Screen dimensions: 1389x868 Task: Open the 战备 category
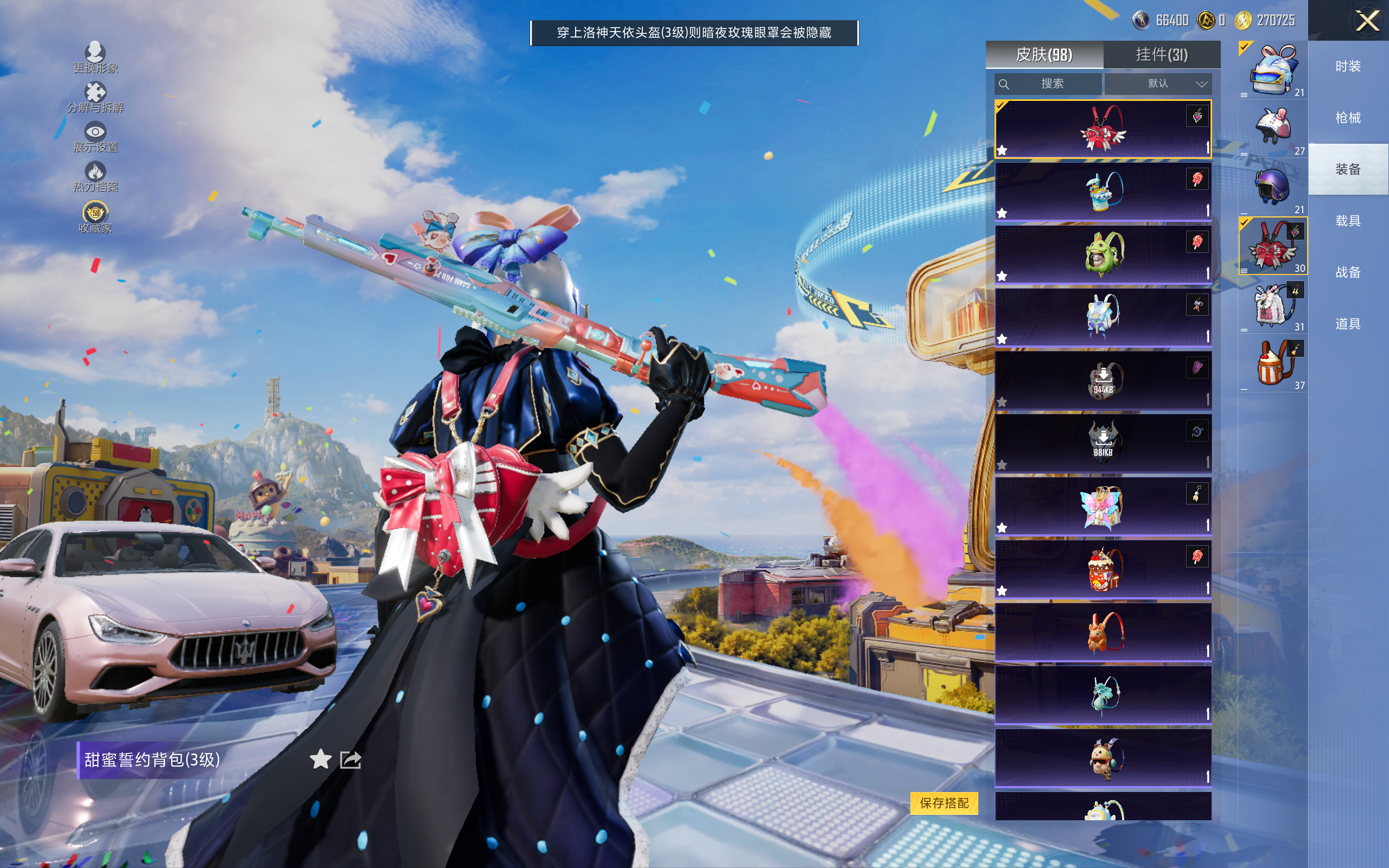point(1348,272)
